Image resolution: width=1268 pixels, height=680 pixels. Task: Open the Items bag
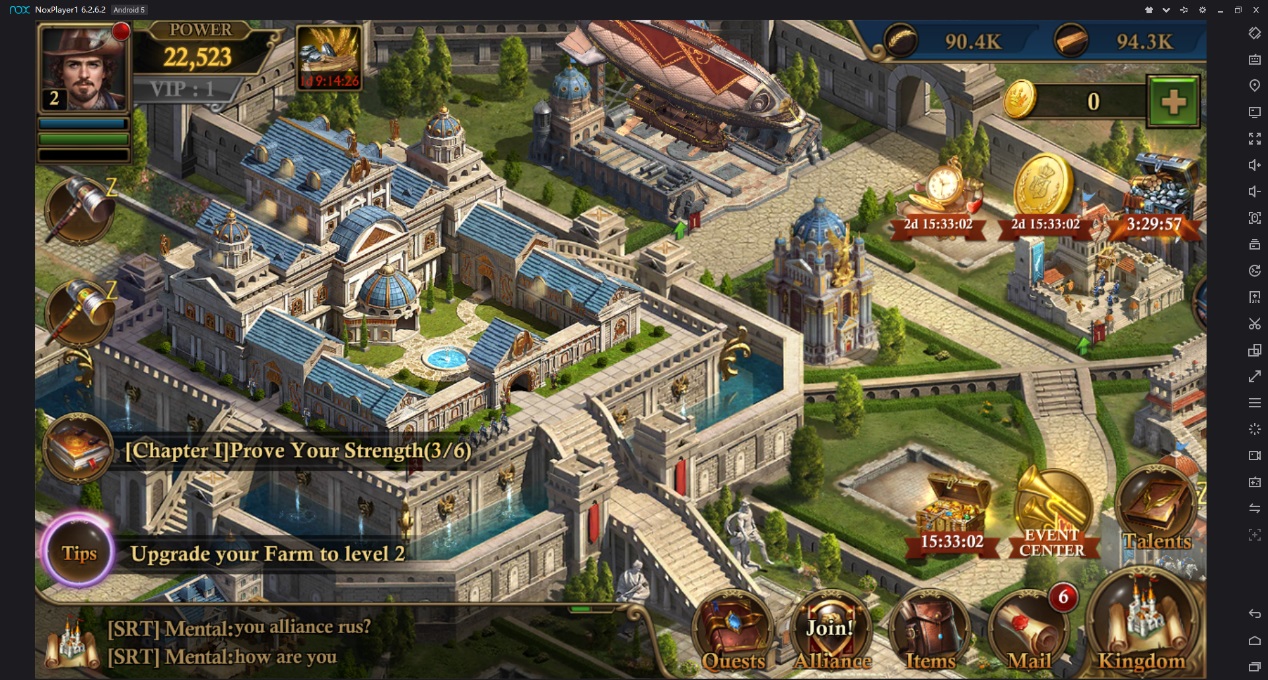coord(930,632)
